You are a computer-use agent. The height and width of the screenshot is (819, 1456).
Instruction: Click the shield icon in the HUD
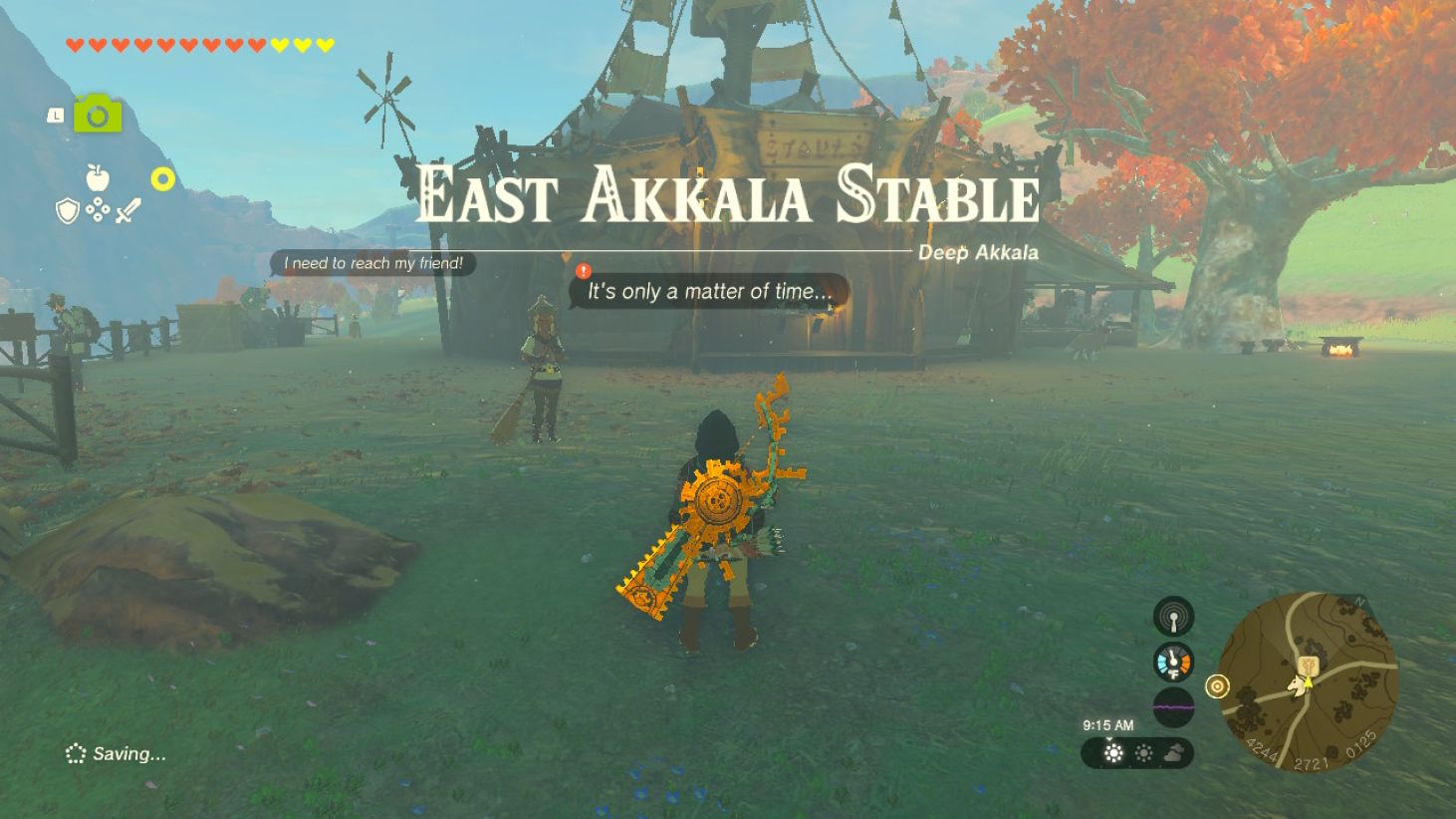(66, 211)
